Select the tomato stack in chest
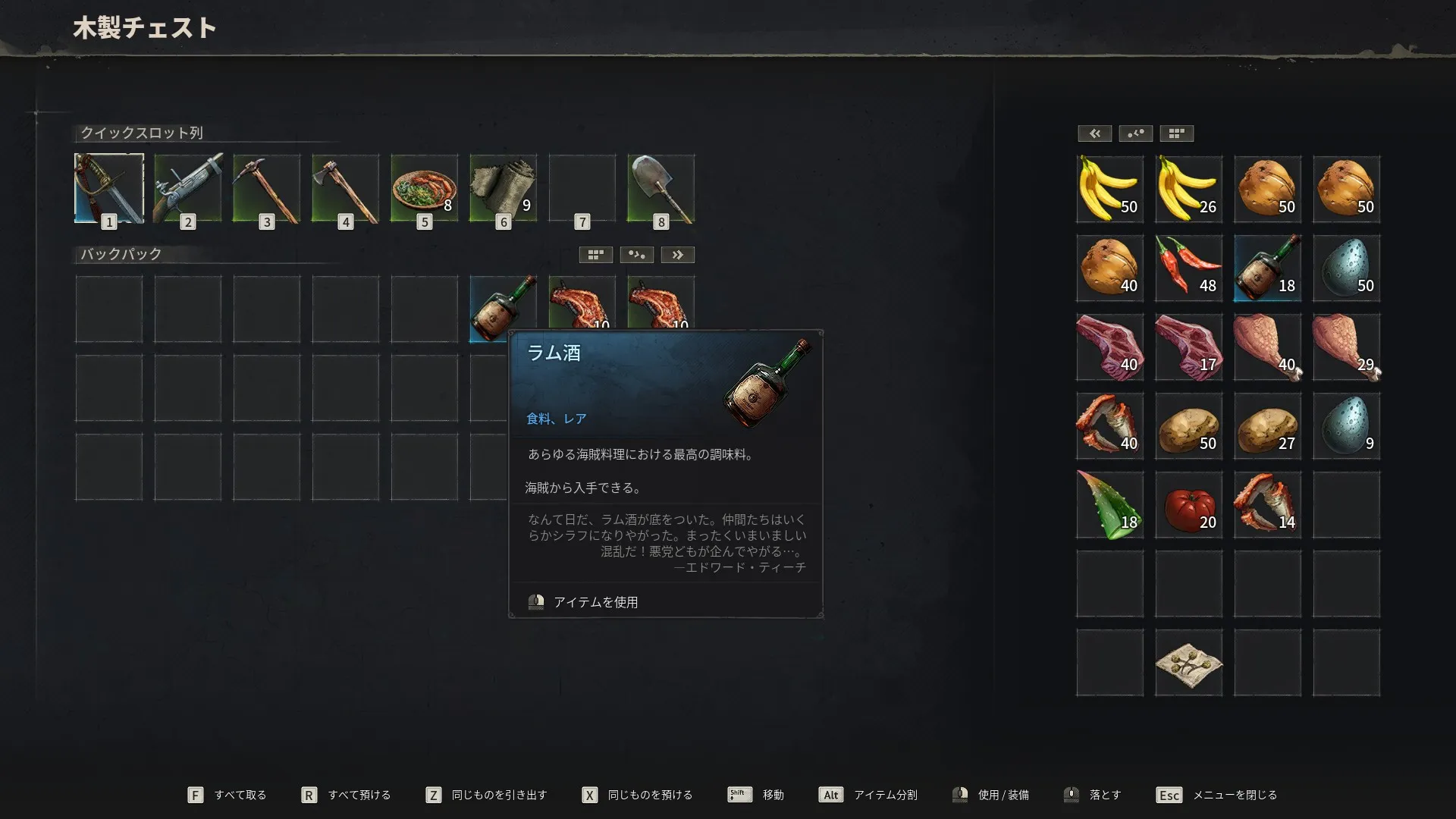The width and height of the screenshot is (1456, 819). (1188, 504)
